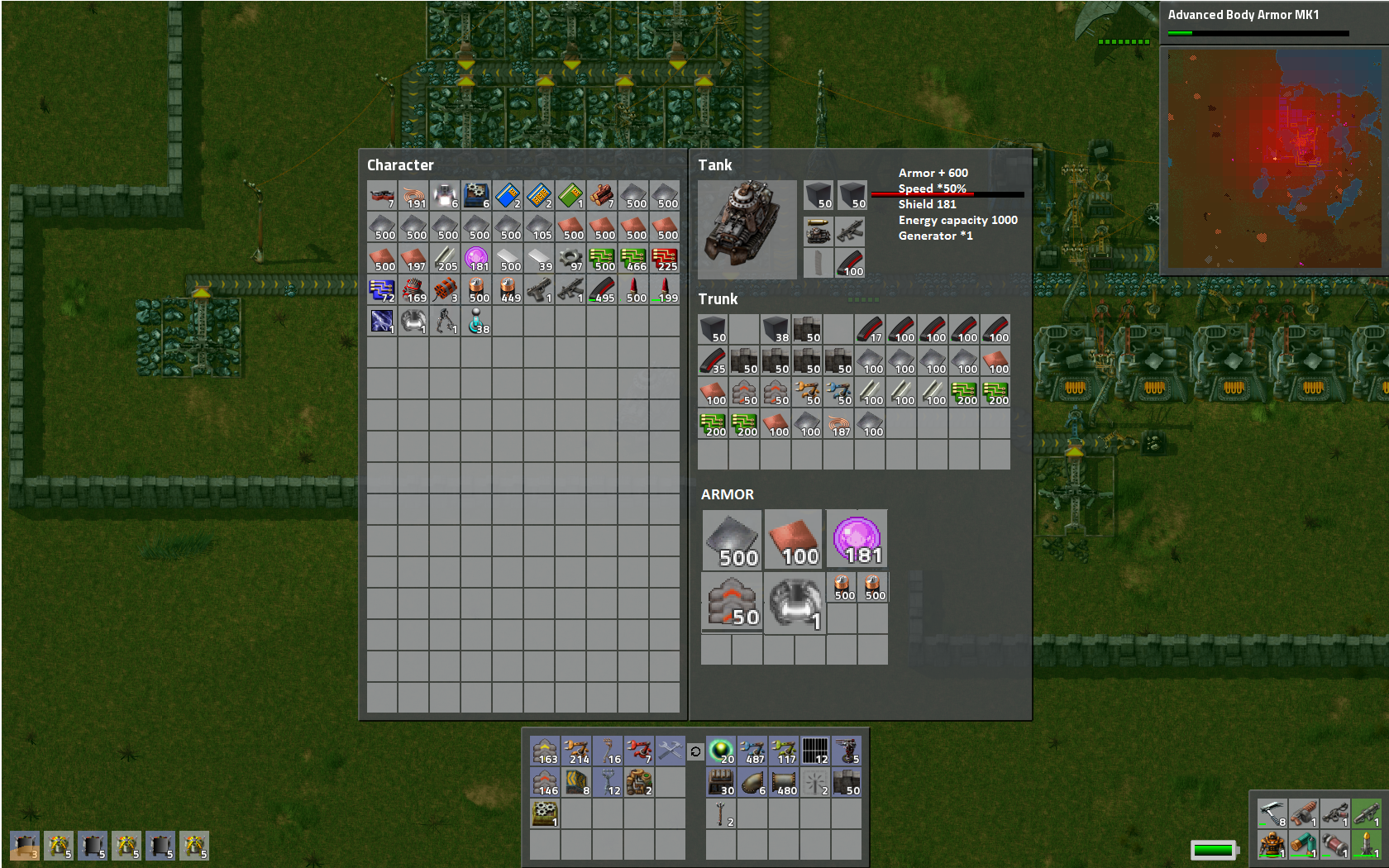1389x868 pixels.
Task: Select the solar panel slot in the quickbar
Action: pyautogui.click(x=815, y=751)
